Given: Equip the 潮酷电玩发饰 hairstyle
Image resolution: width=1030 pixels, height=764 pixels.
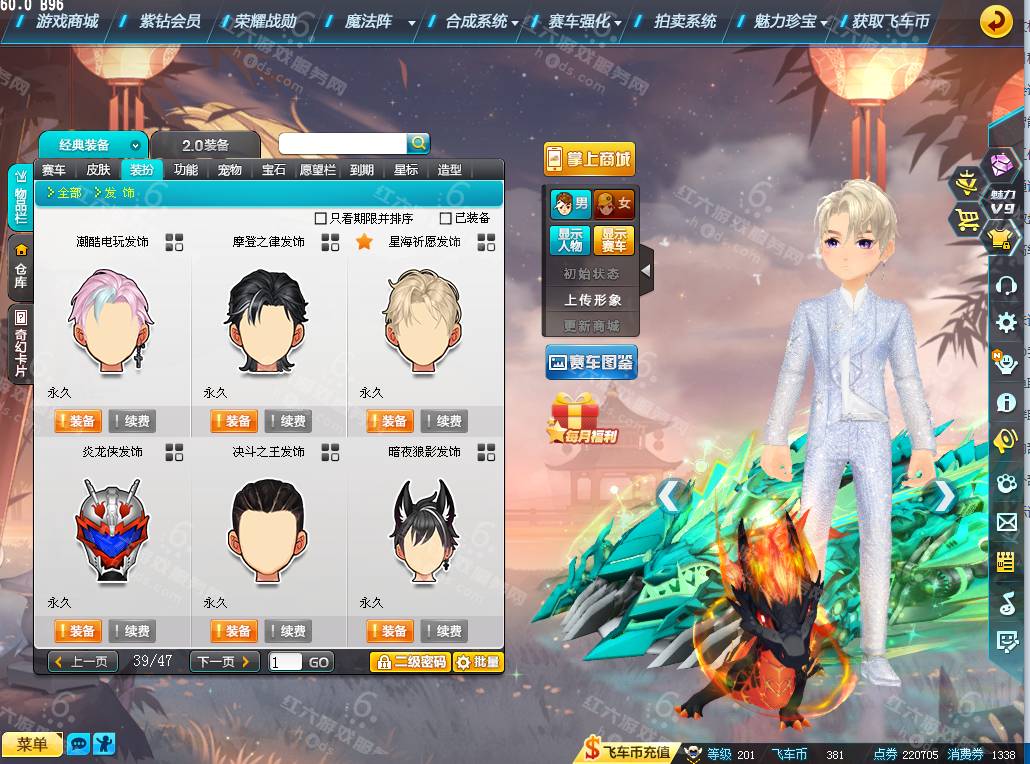Looking at the screenshot, I should [x=77, y=421].
